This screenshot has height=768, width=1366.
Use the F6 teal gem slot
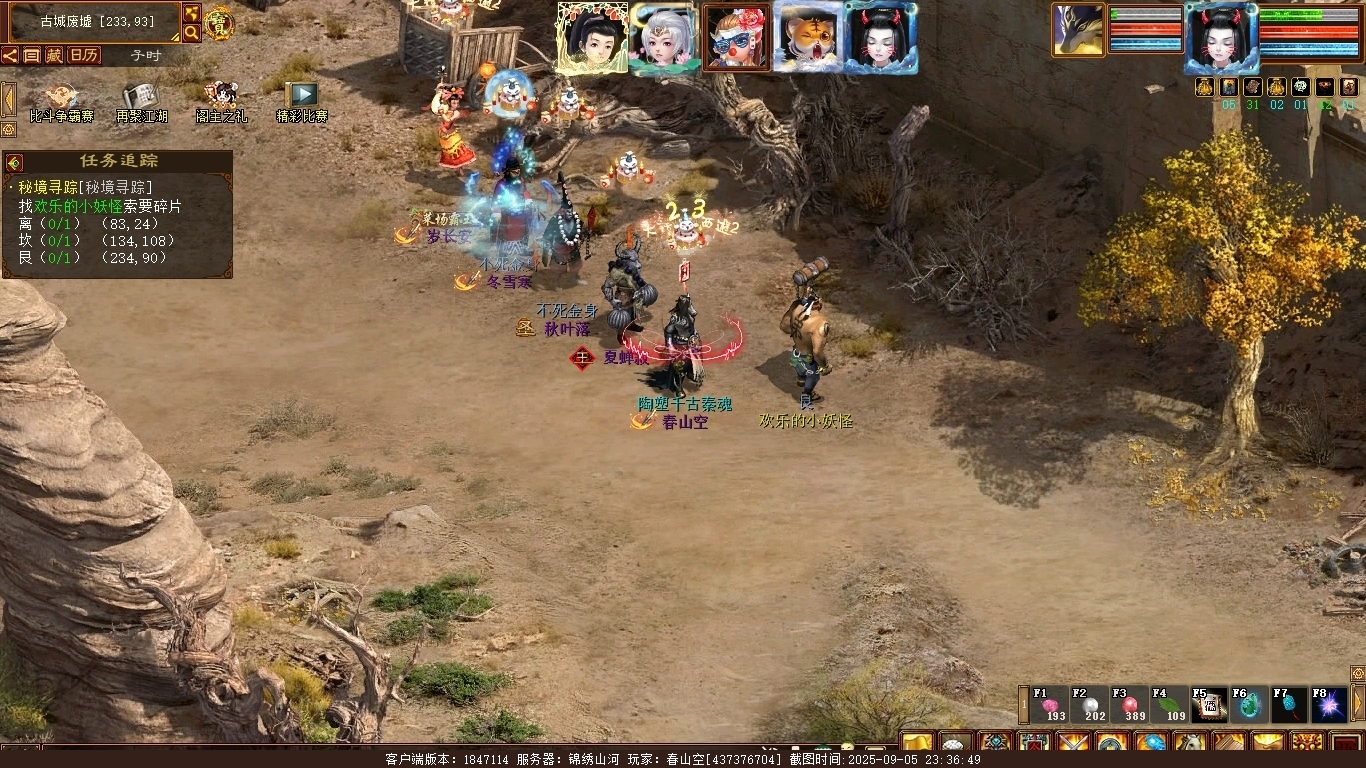1249,705
